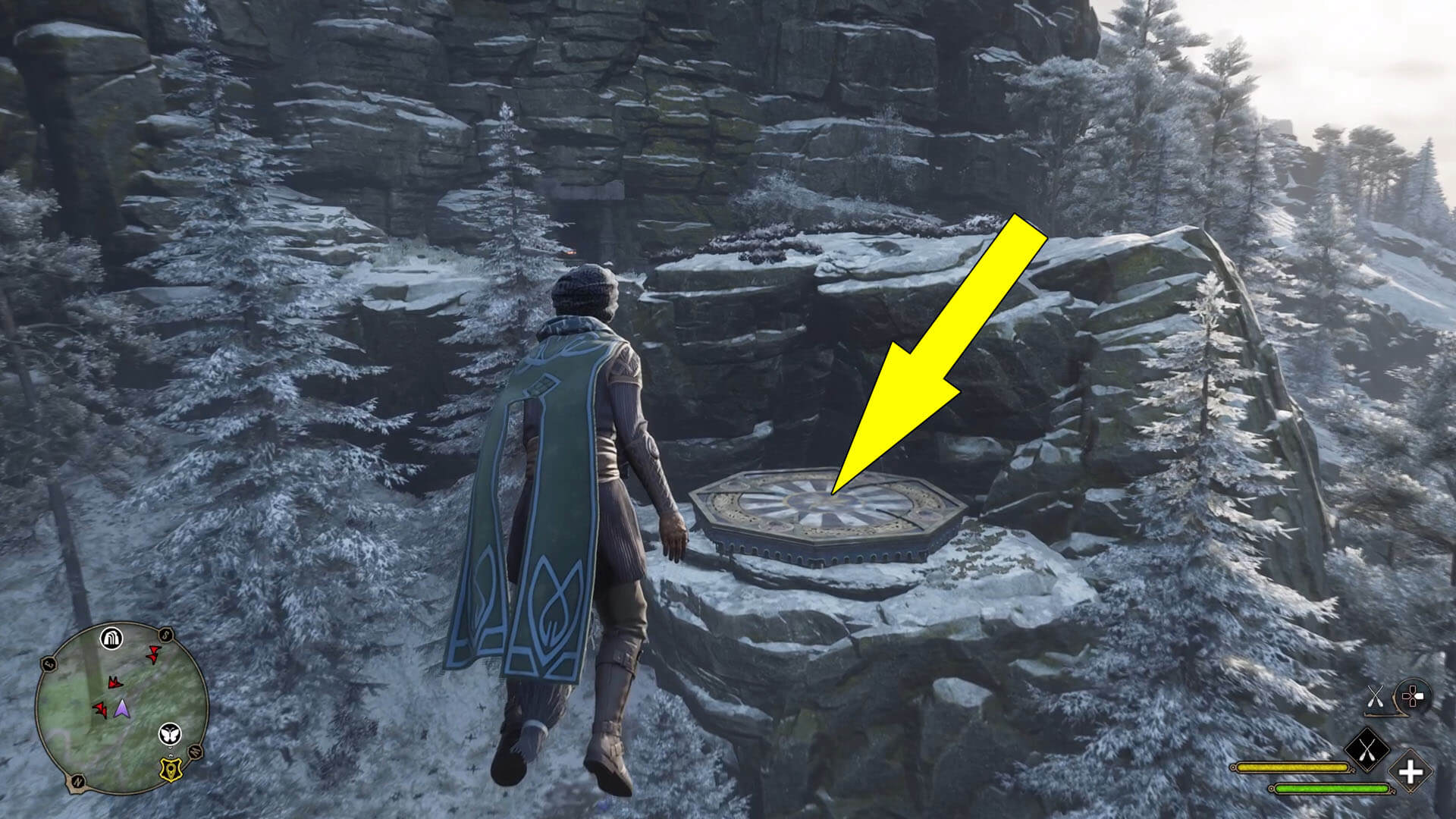Select the potion plus icon near the health bar

point(1411,771)
